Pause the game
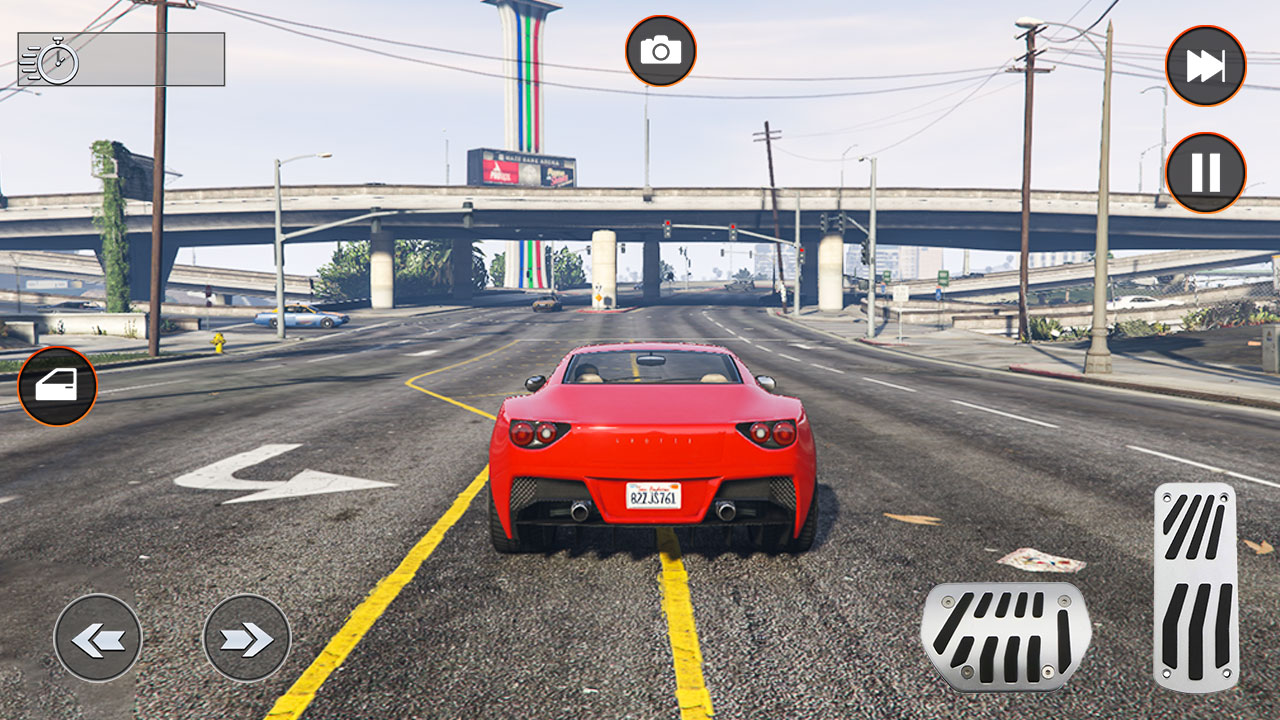Image resolution: width=1280 pixels, height=720 pixels. click(x=1205, y=173)
